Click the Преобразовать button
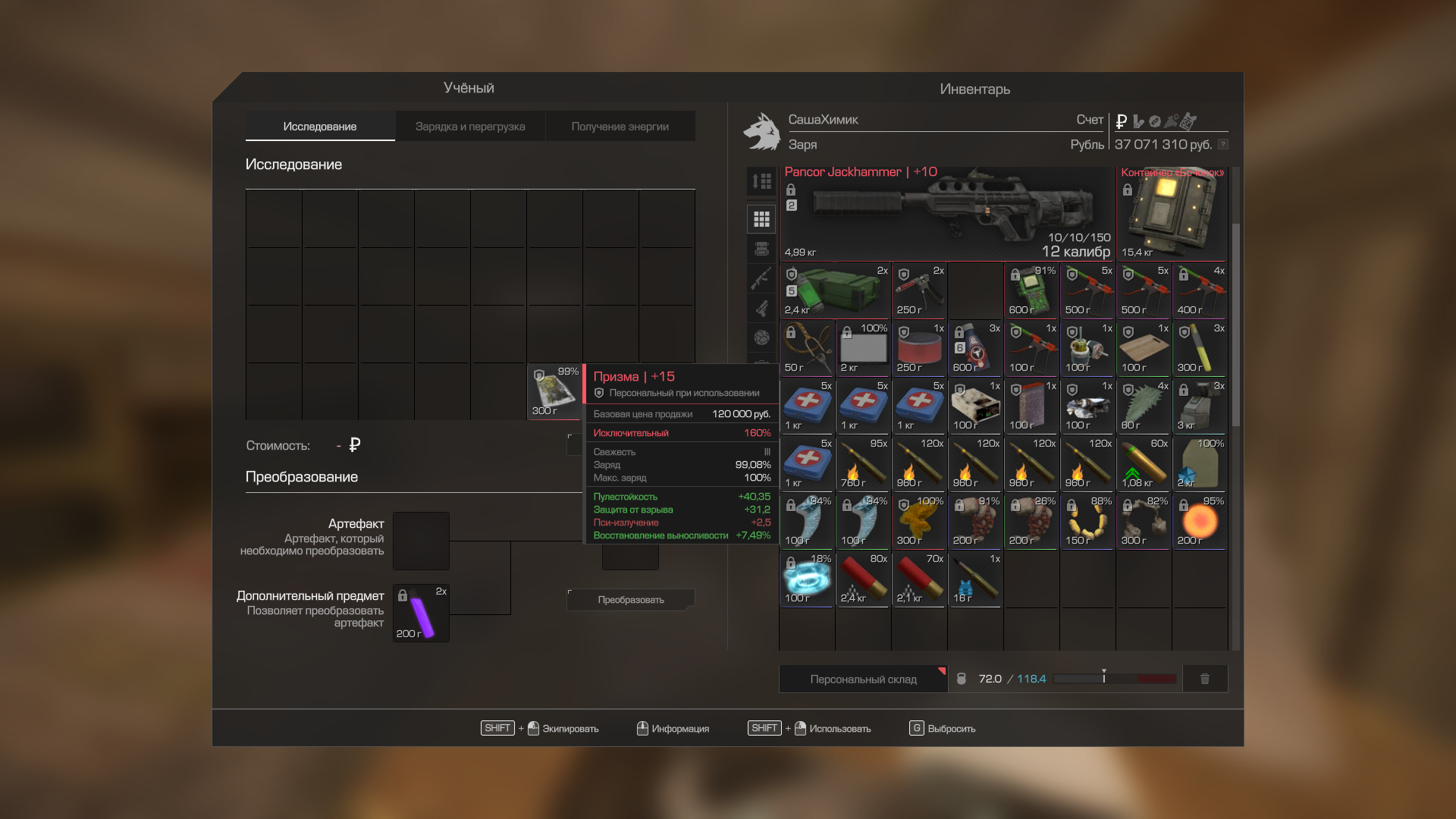 pos(630,600)
